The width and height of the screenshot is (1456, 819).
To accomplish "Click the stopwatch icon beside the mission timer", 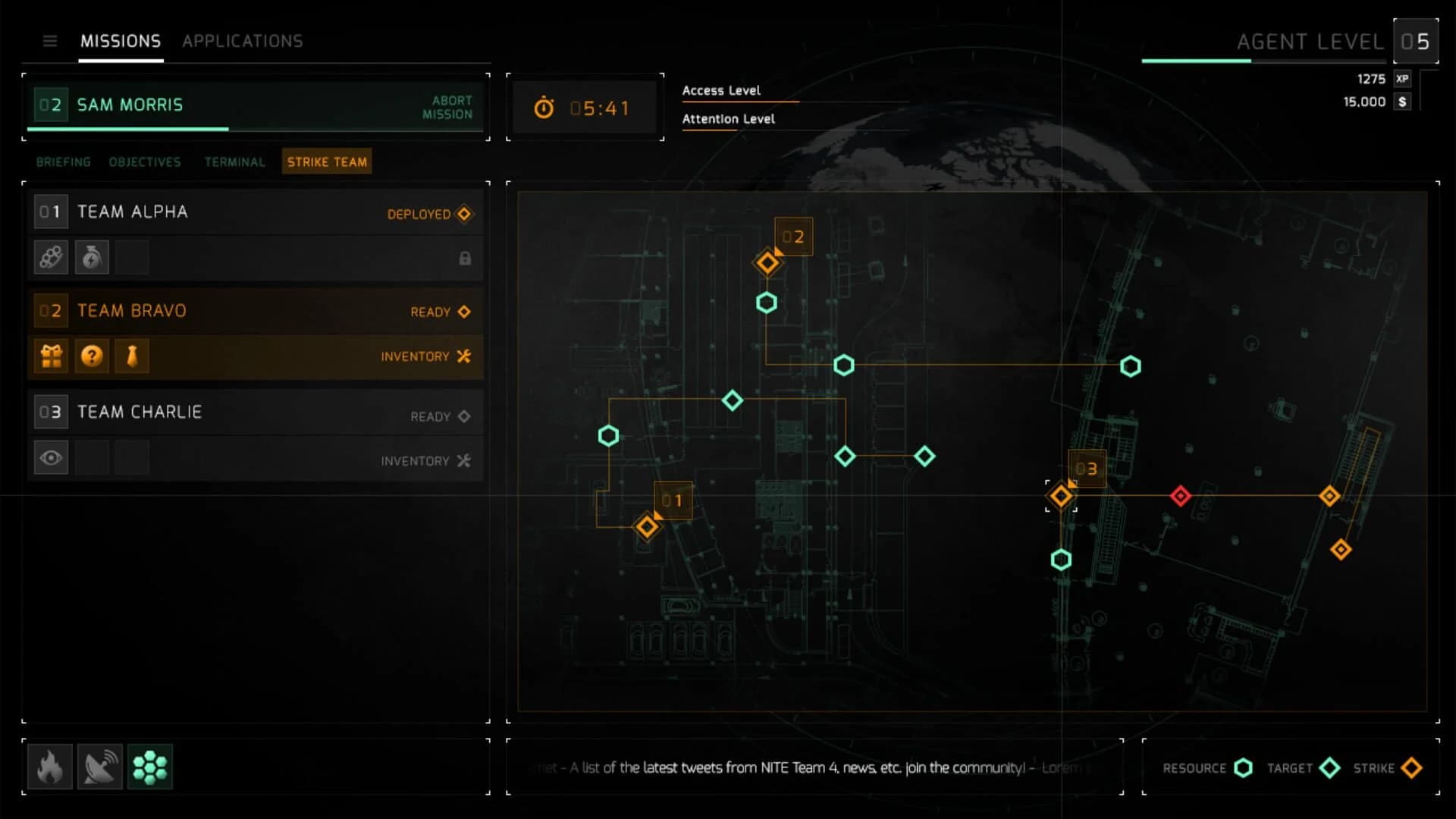I will click(544, 108).
